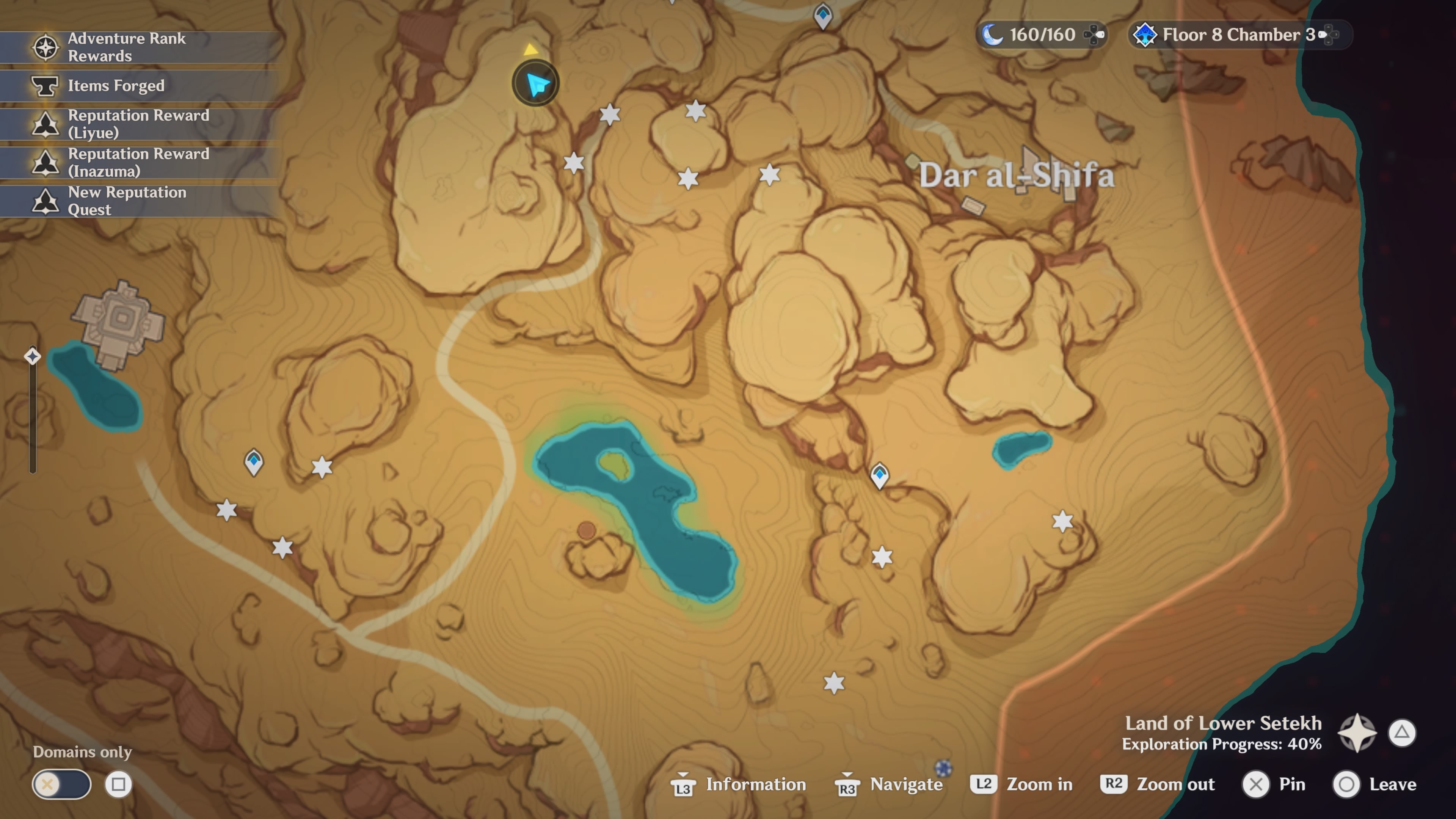This screenshot has width=1456, height=819.
Task: Click the player location arrow marker
Action: [x=535, y=84]
